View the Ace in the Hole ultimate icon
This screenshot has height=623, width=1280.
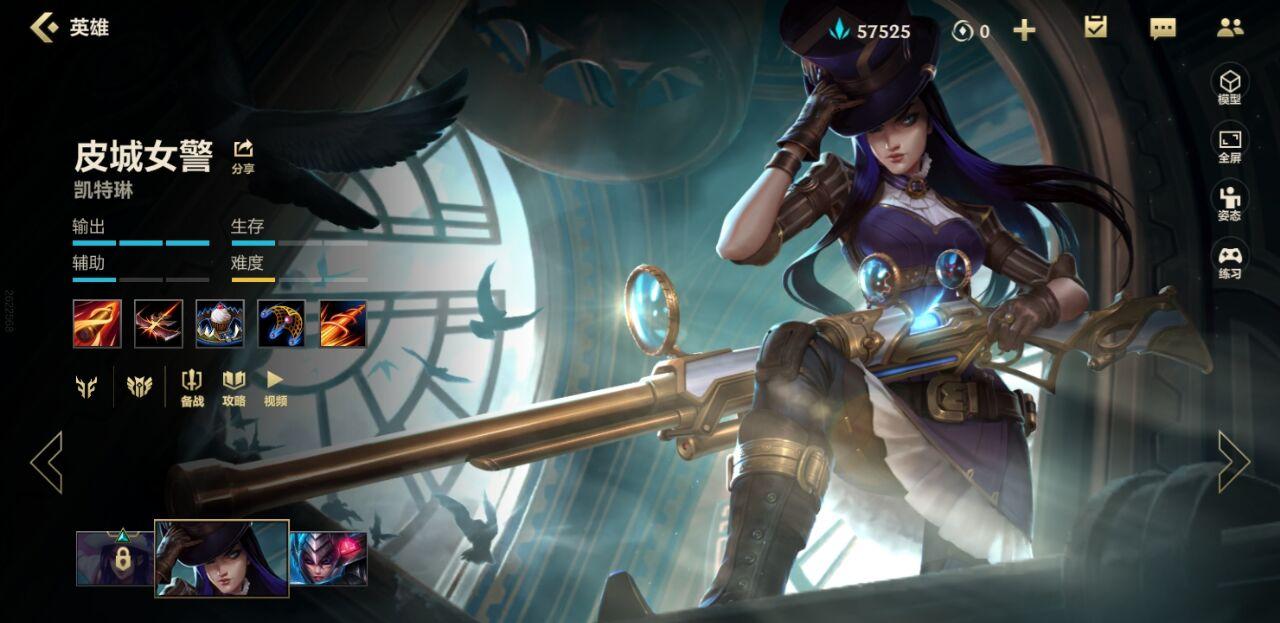[x=343, y=324]
